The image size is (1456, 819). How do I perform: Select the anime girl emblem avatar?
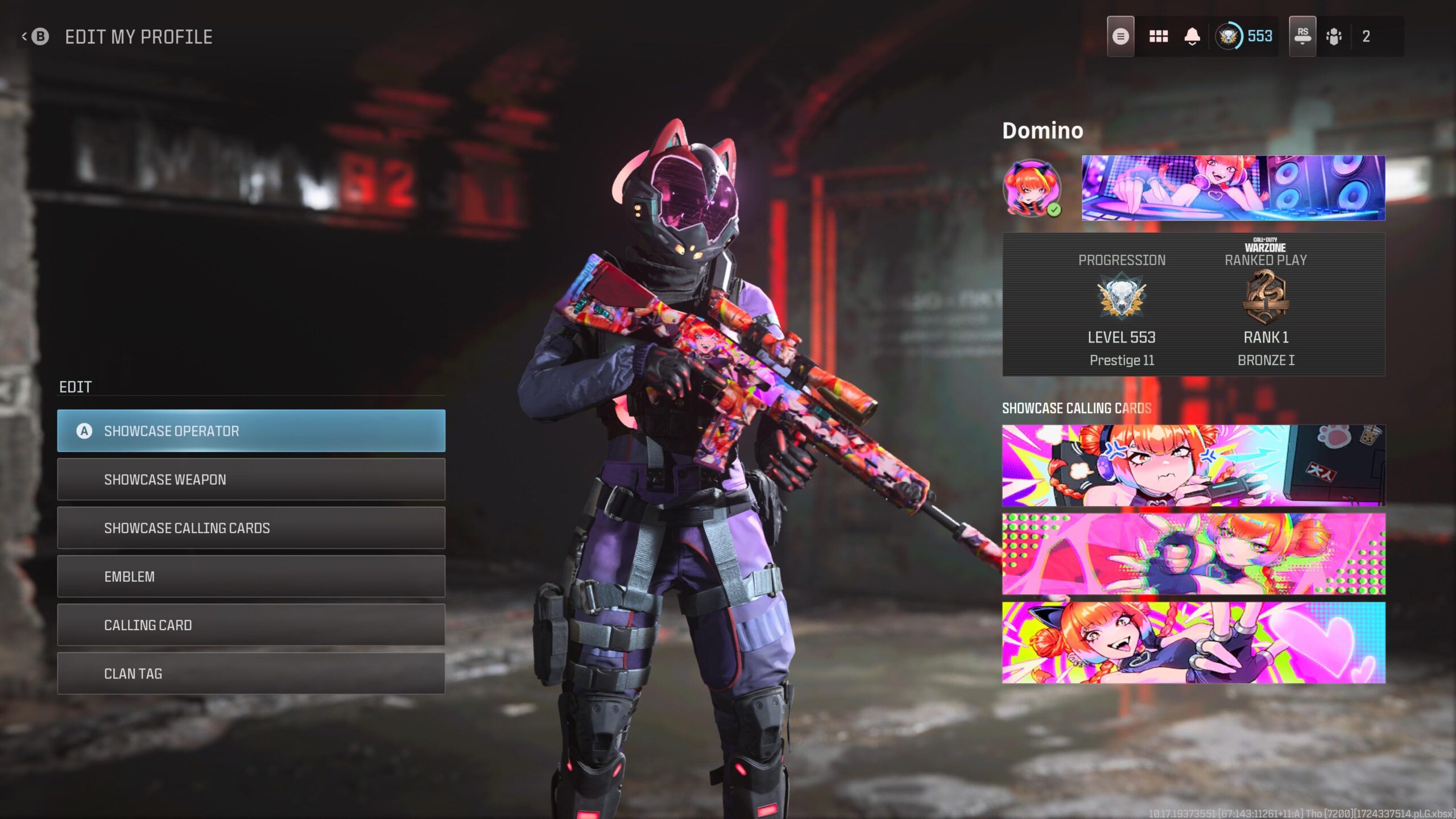point(1031,187)
